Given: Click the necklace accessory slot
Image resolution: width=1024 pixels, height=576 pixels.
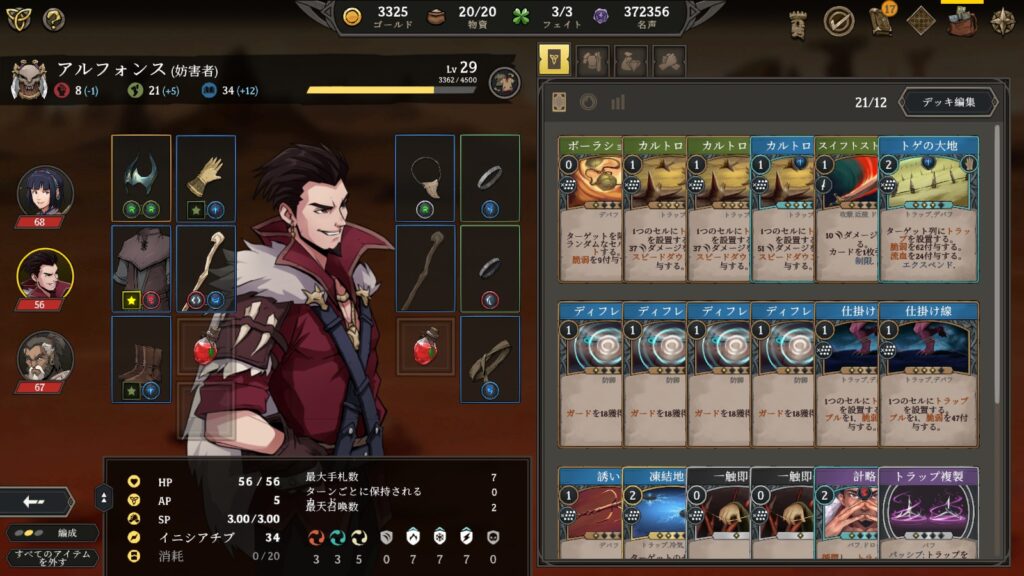Looking at the screenshot, I should (425, 178).
